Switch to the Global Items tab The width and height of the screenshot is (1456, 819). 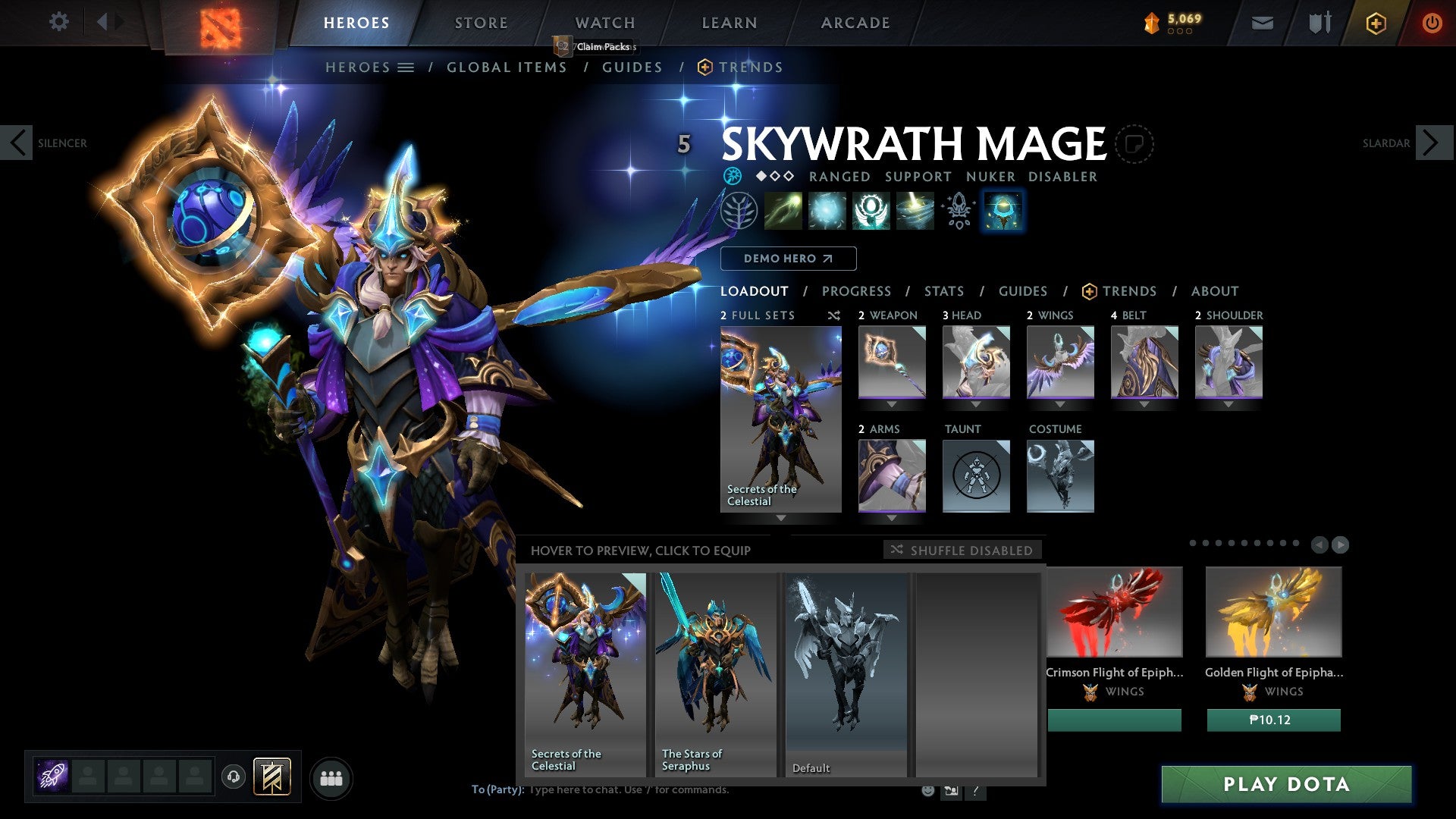tap(507, 67)
